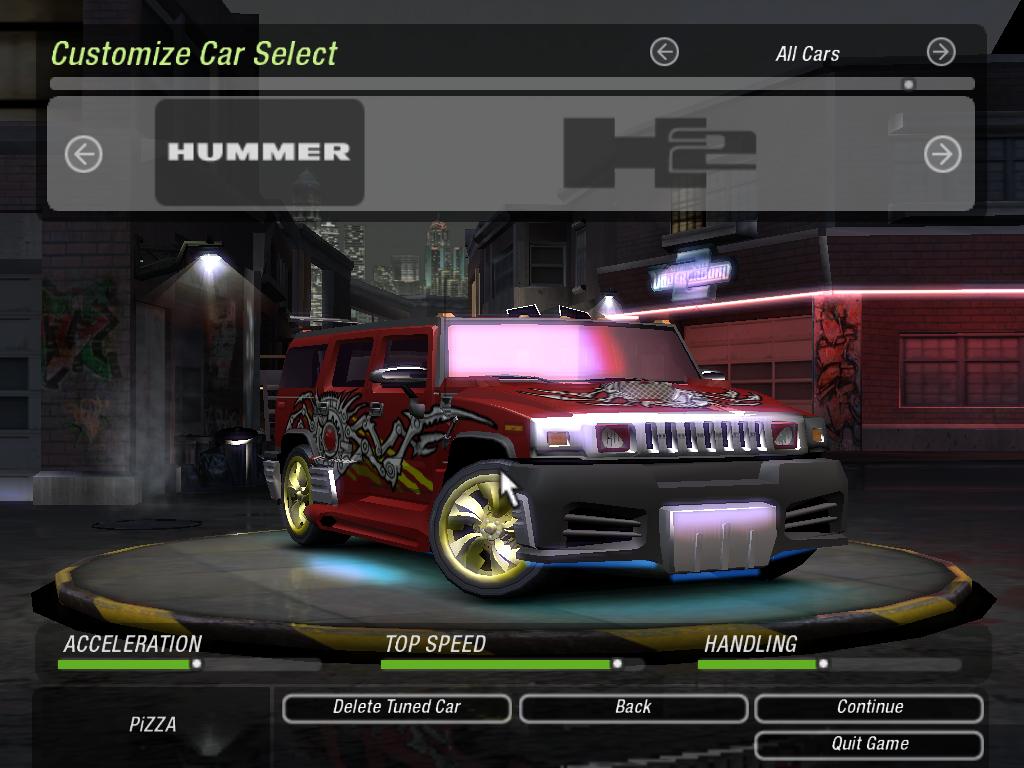The width and height of the screenshot is (1024, 768).
Task: Choose Quit Game
Action: (869, 744)
